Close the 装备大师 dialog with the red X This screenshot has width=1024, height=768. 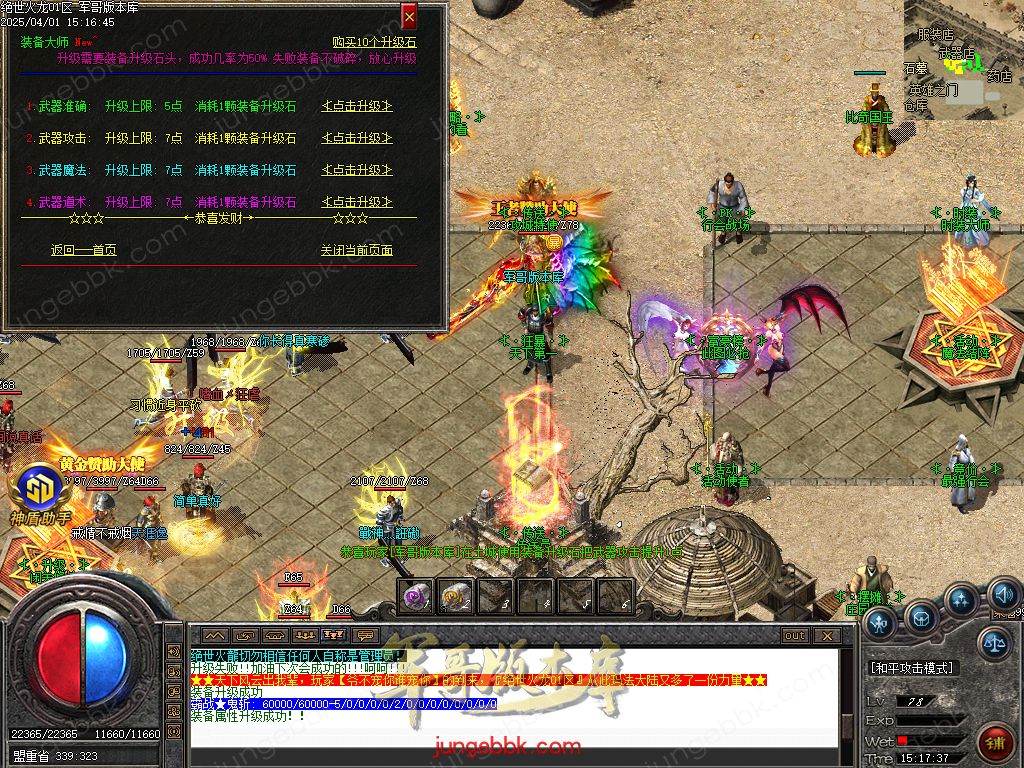[409, 16]
